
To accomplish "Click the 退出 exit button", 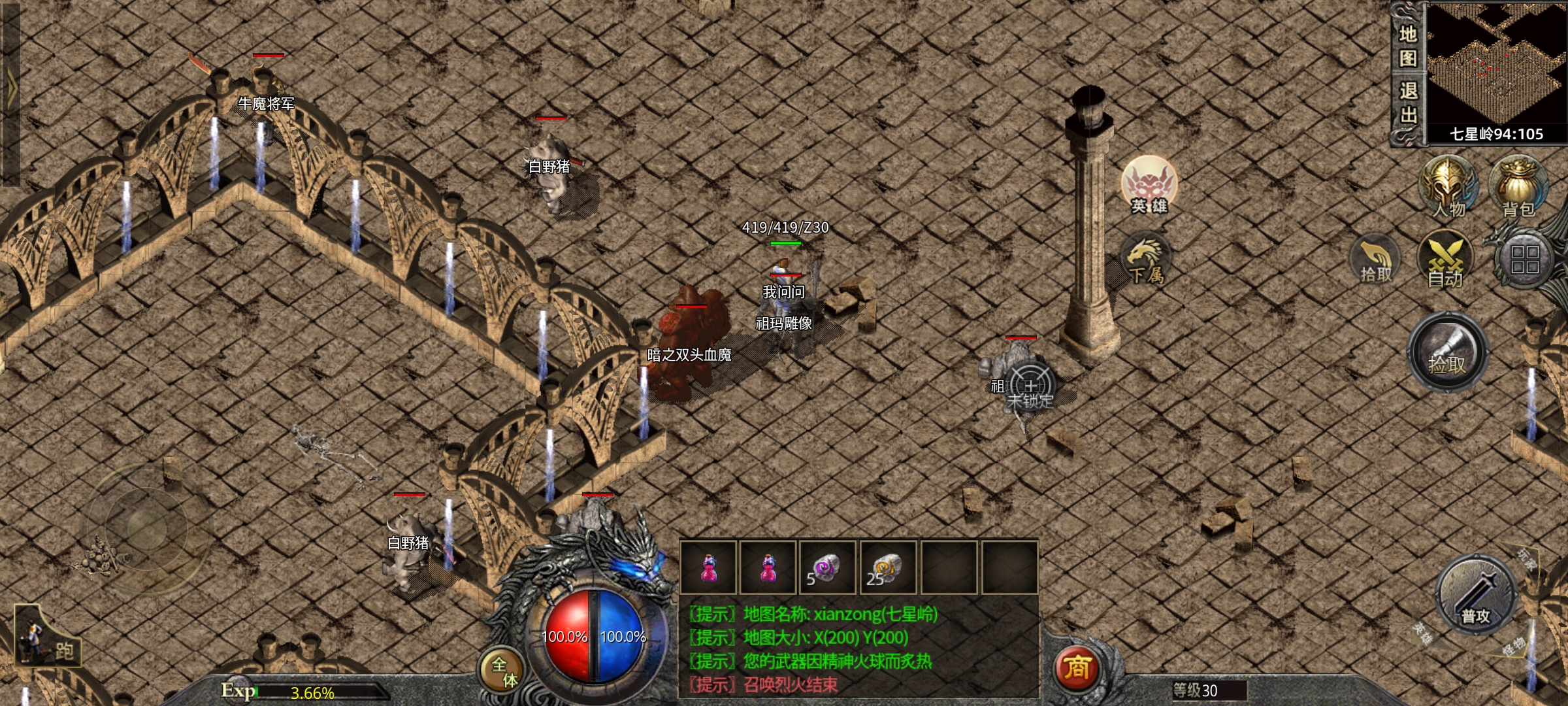I will [1408, 103].
